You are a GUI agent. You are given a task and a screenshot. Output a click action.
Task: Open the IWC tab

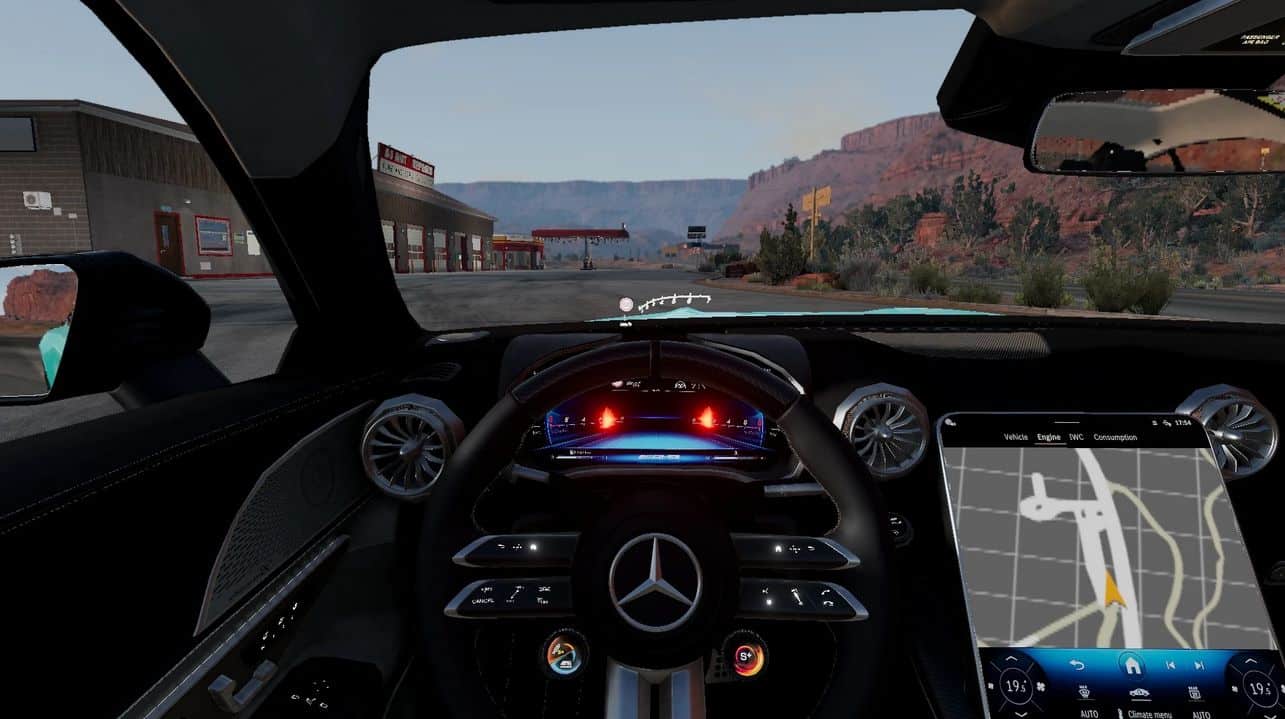point(1076,437)
